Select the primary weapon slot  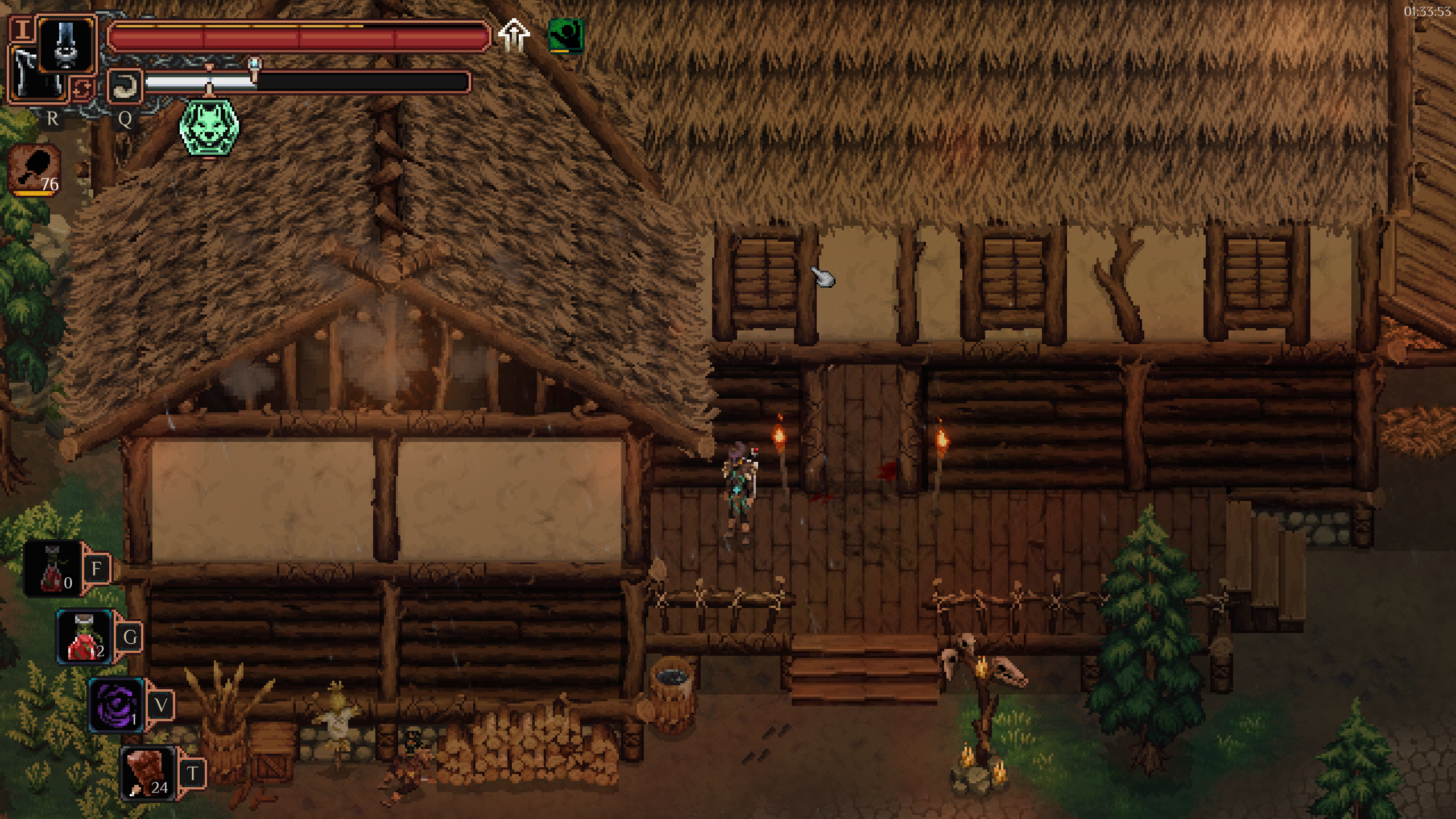[67, 44]
